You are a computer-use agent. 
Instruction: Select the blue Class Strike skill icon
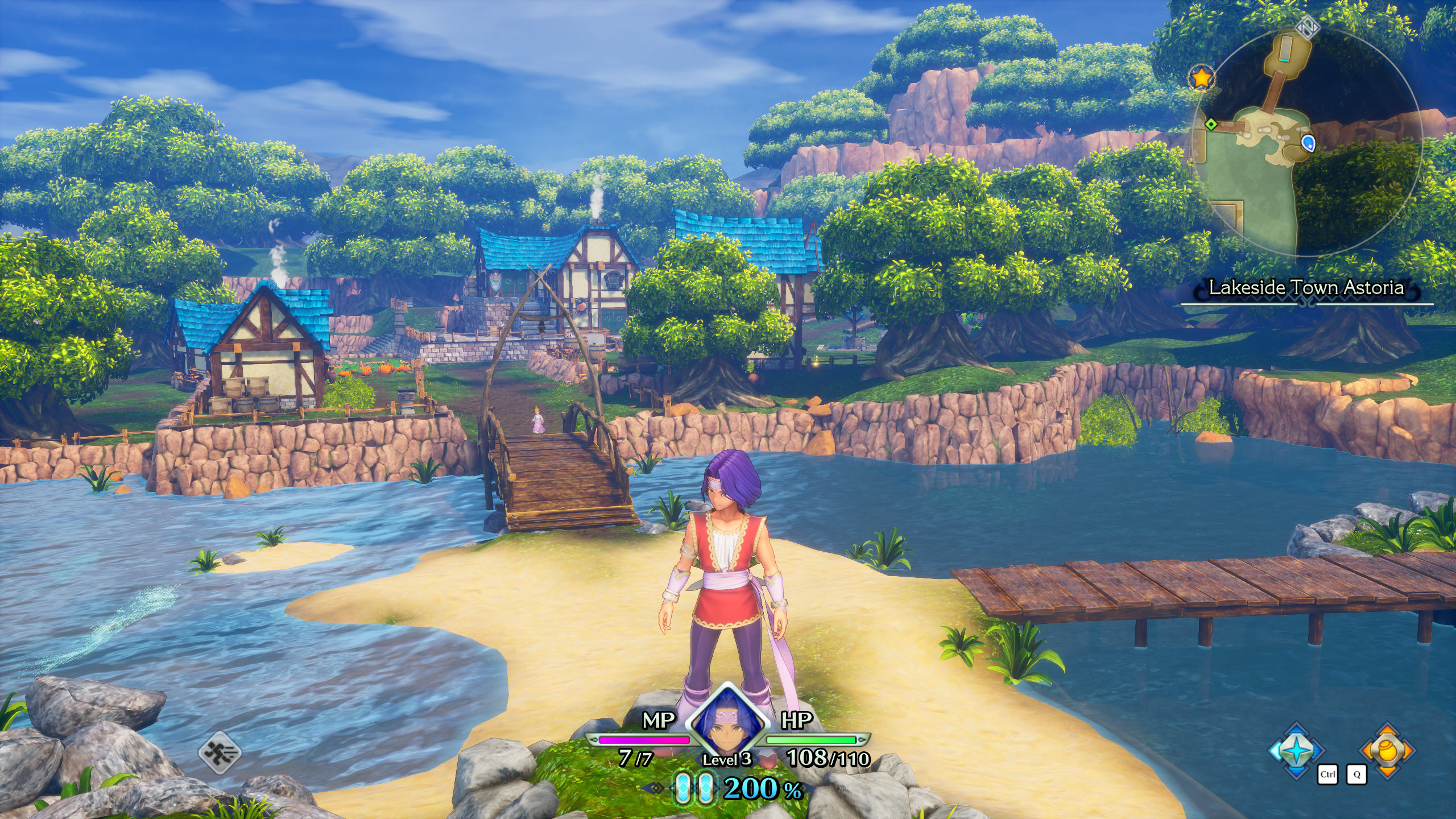pos(1296,751)
